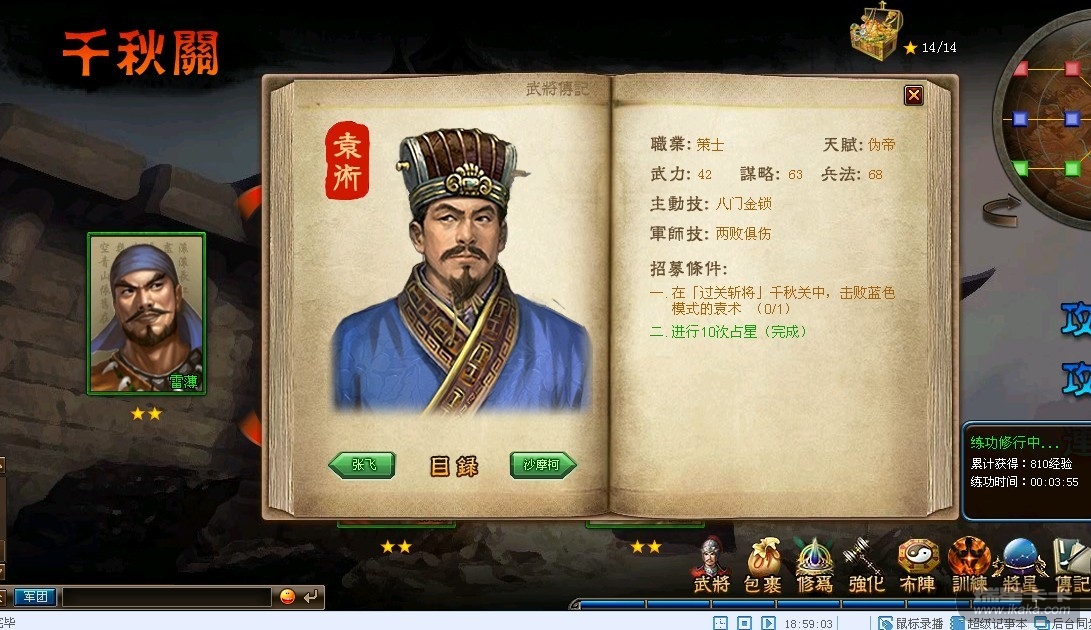
Task: Open the 強化 enhancement hammer menu
Action: tap(865, 566)
